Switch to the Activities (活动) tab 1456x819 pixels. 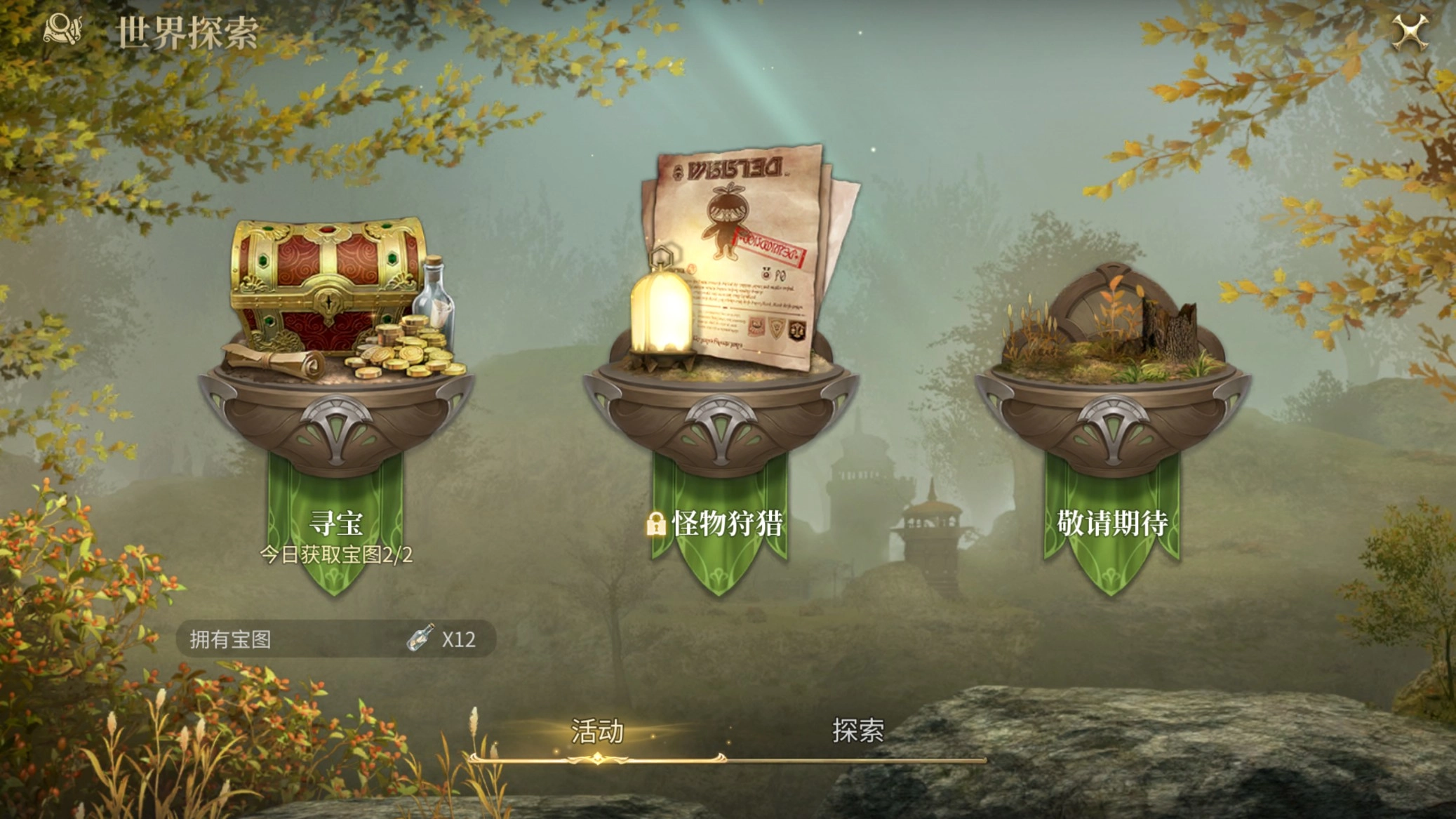click(x=597, y=731)
